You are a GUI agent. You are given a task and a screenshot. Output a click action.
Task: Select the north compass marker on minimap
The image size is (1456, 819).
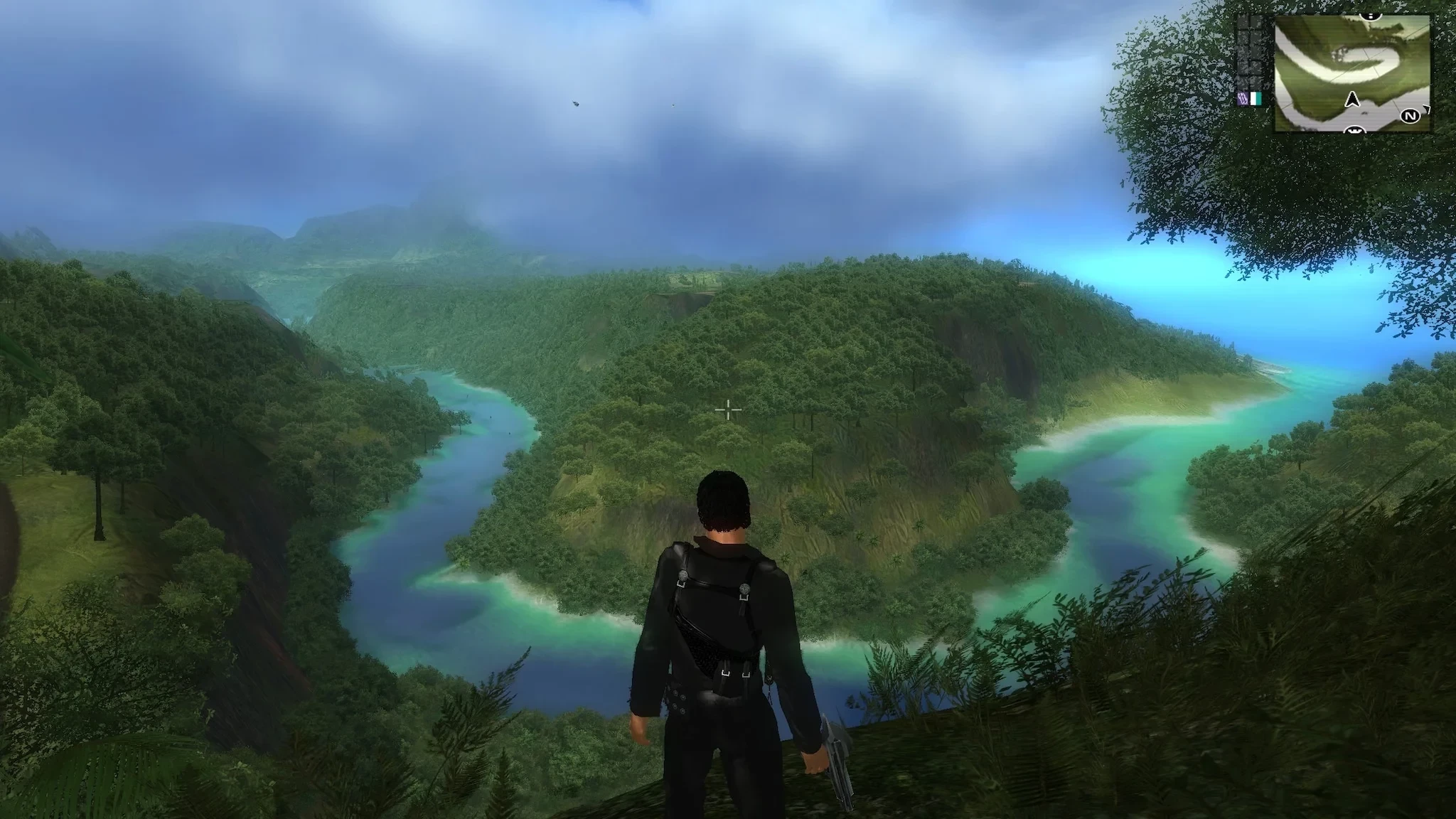(1410, 115)
